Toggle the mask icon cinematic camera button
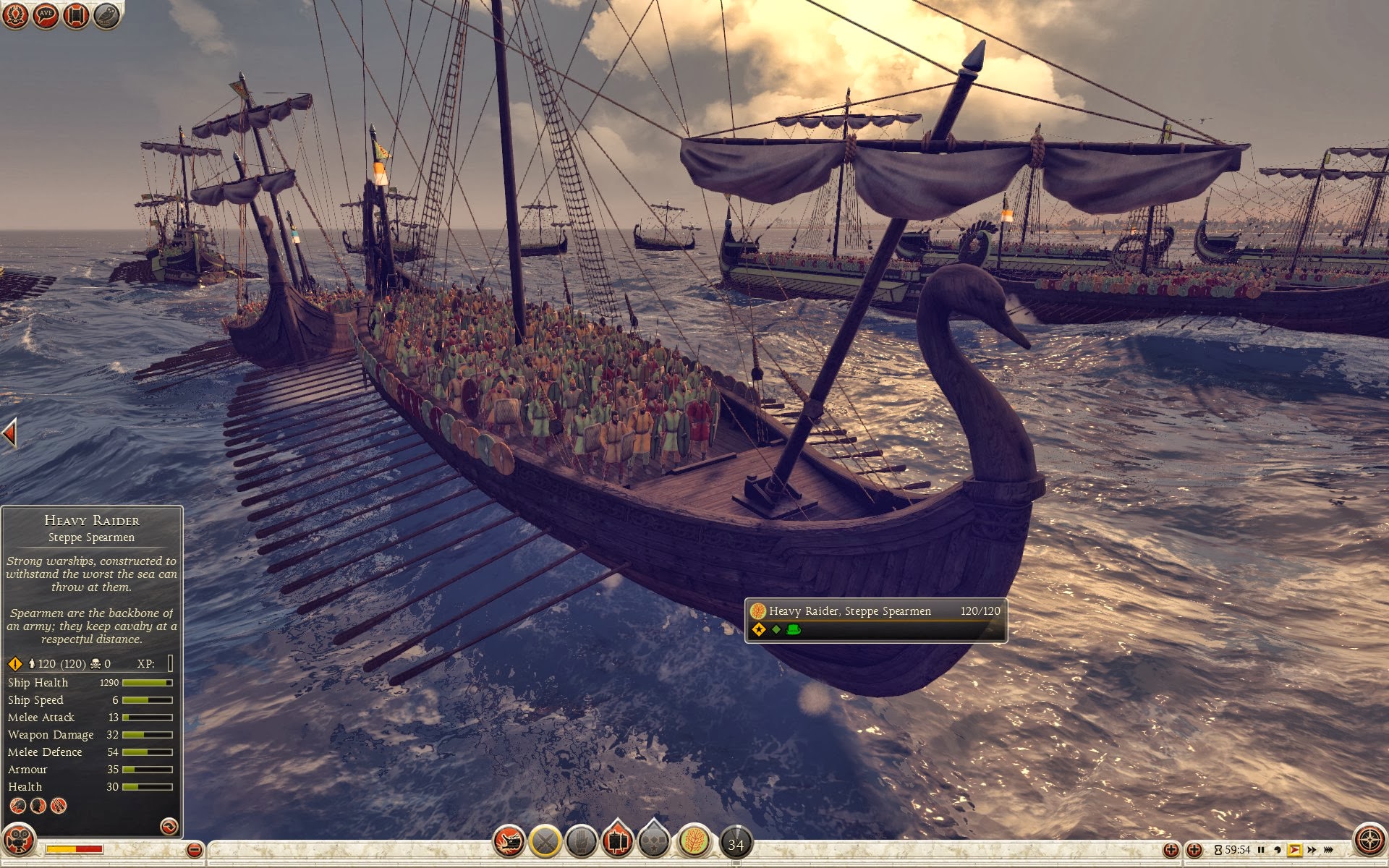This screenshot has width=1389, height=868. (x=19, y=841)
